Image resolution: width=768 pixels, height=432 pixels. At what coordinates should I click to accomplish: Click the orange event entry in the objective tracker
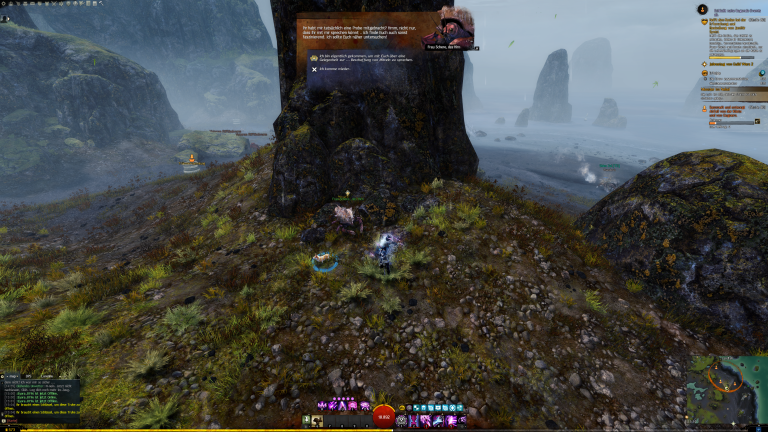pos(730,106)
